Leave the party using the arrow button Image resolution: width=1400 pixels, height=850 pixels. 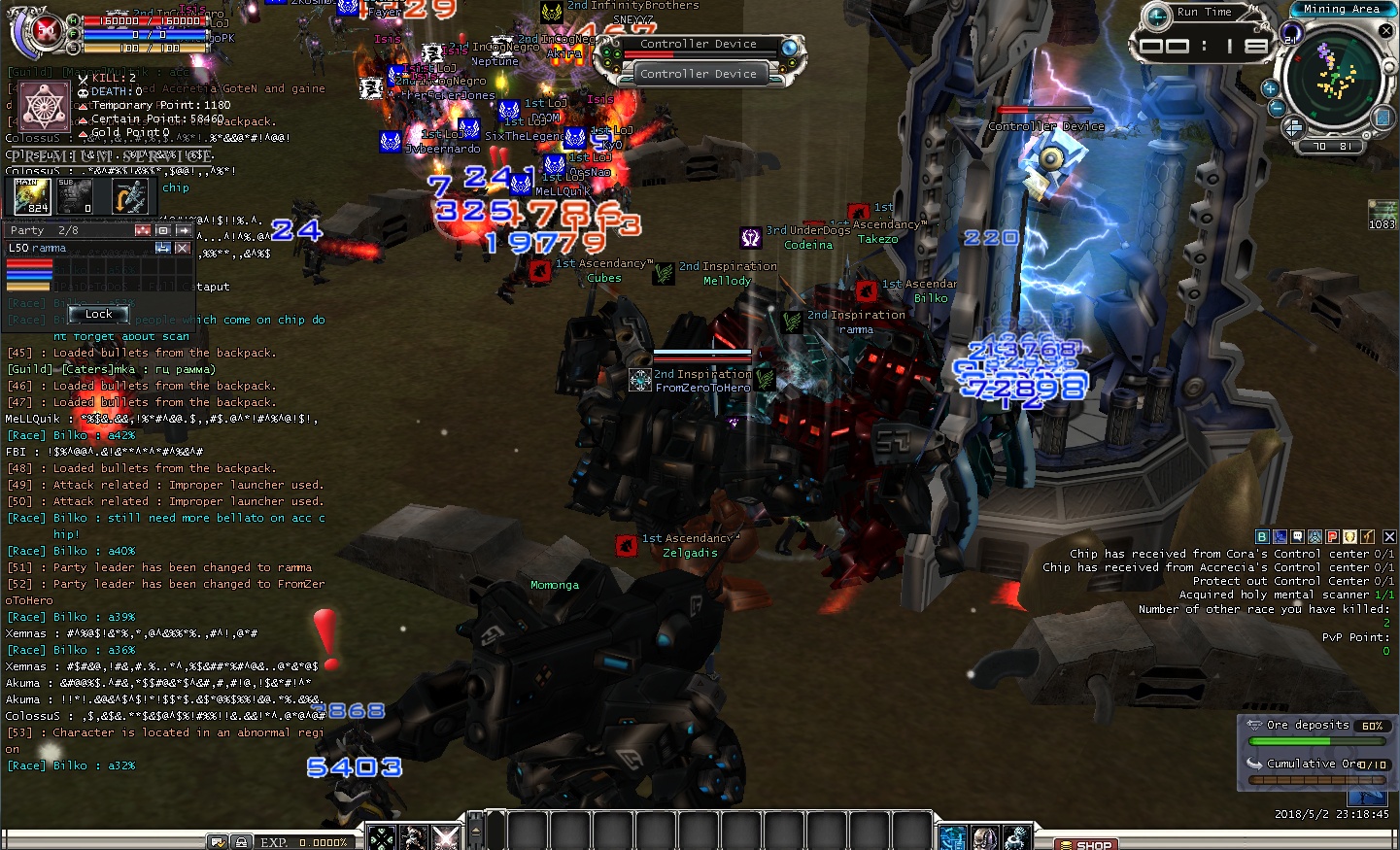(183, 230)
